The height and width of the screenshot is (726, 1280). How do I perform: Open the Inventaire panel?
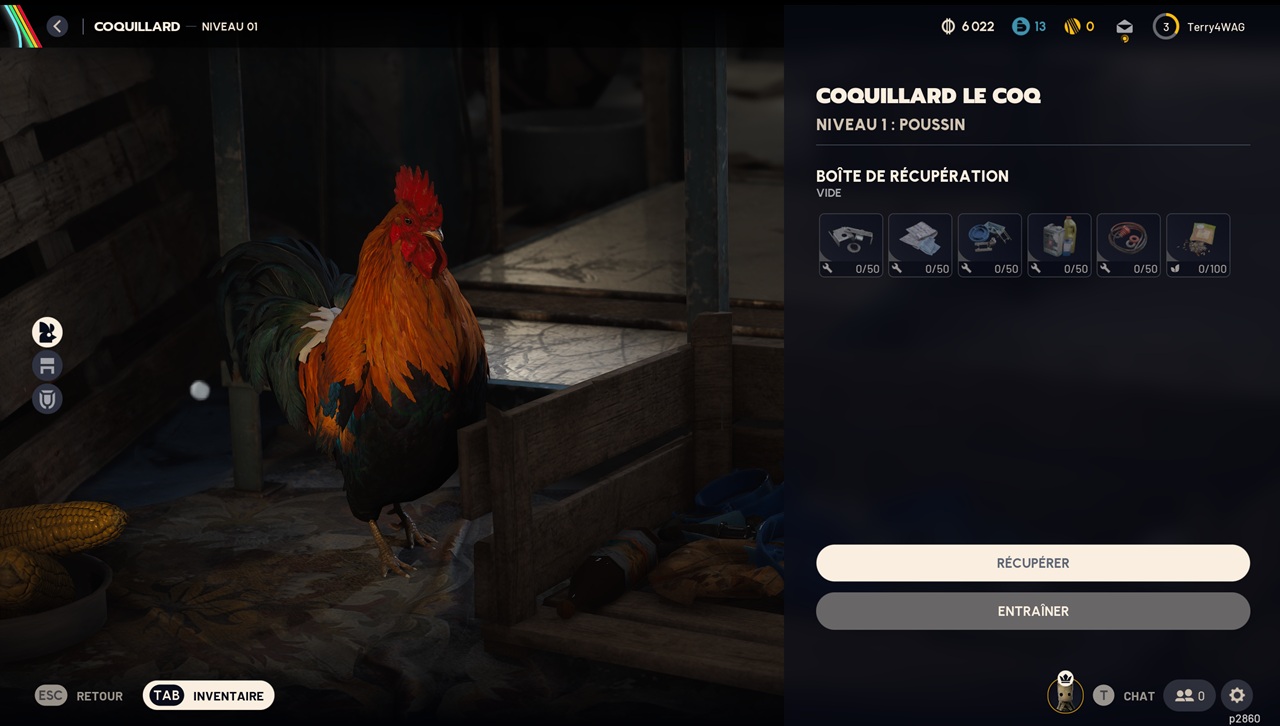pyautogui.click(x=208, y=696)
